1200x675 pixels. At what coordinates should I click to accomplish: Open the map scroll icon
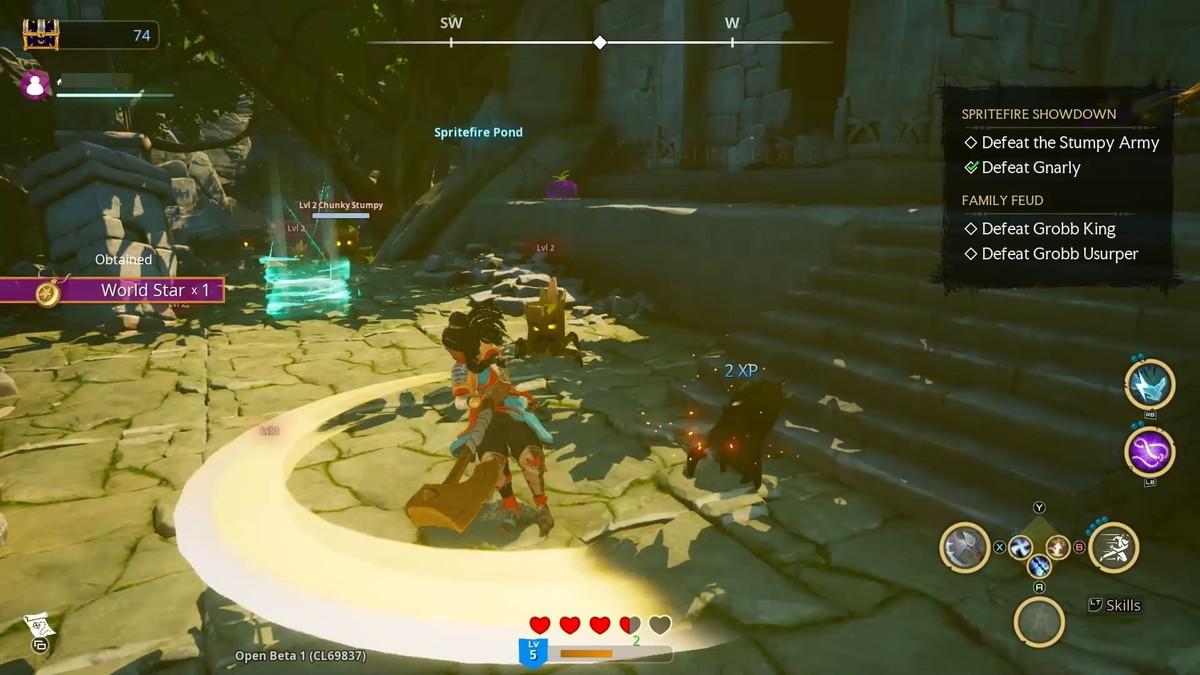click(x=37, y=629)
